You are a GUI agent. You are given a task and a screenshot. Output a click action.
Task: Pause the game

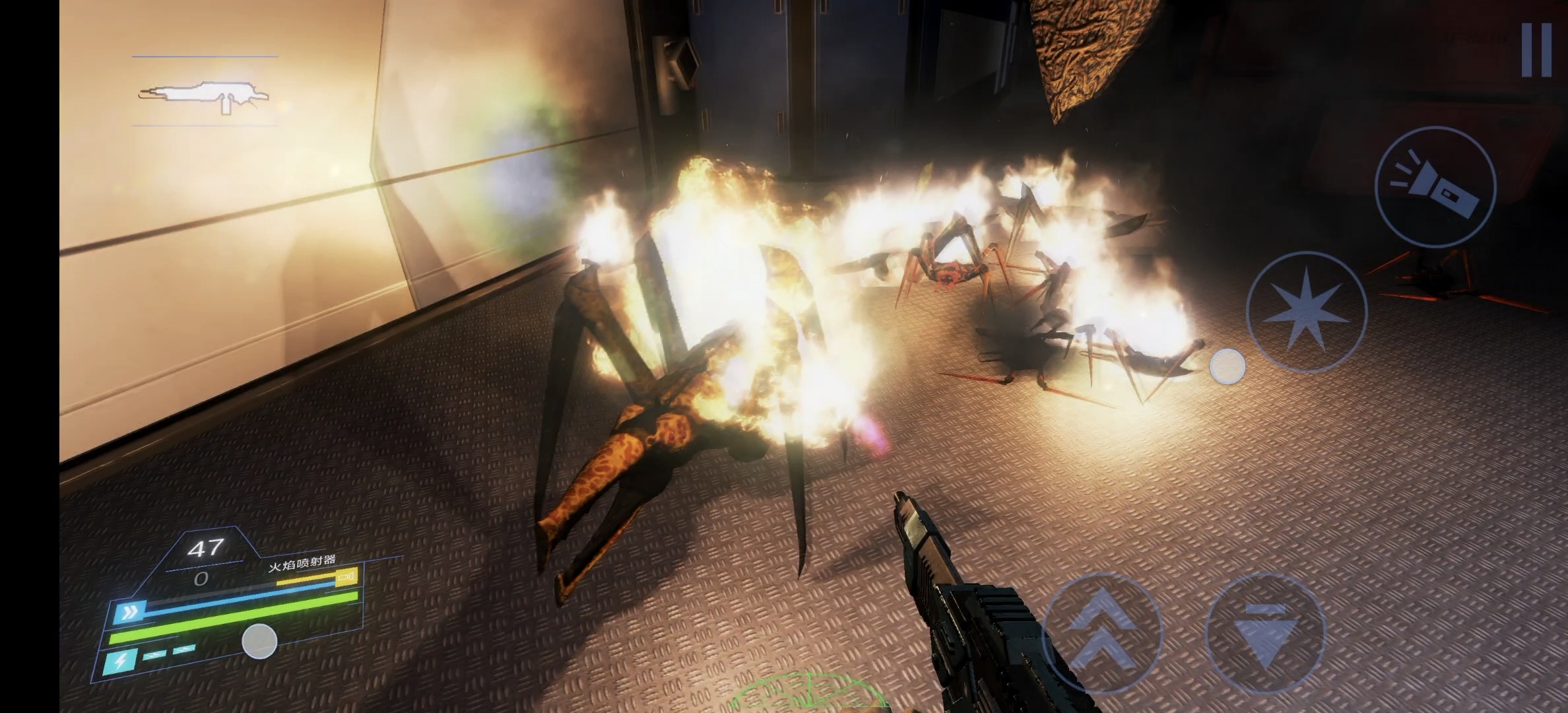[1536, 50]
